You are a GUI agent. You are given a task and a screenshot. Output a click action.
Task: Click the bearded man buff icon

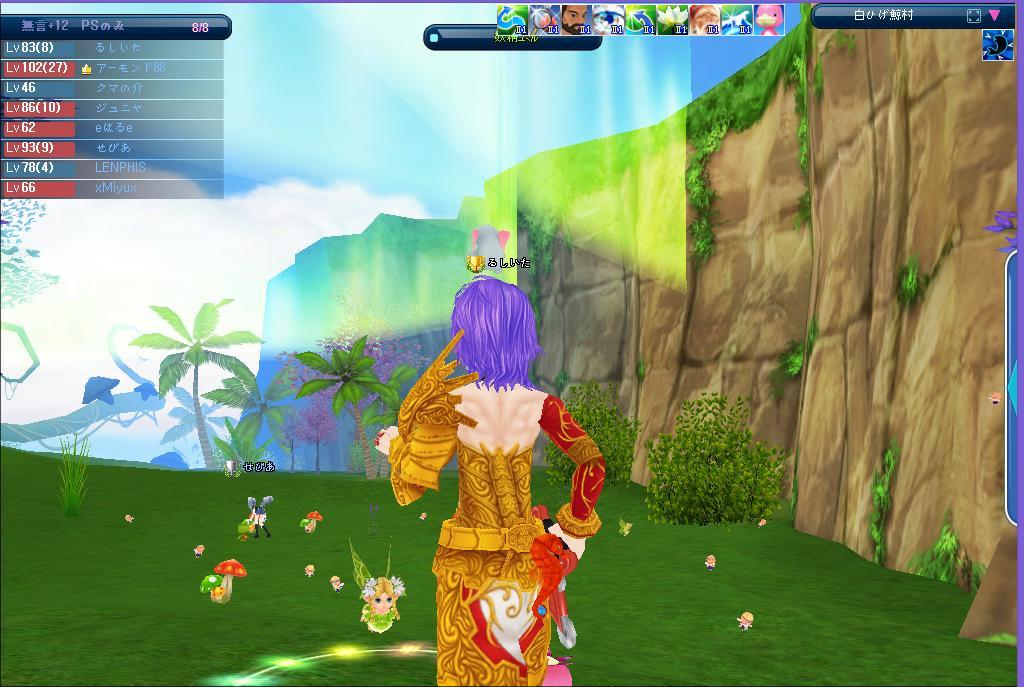576,19
